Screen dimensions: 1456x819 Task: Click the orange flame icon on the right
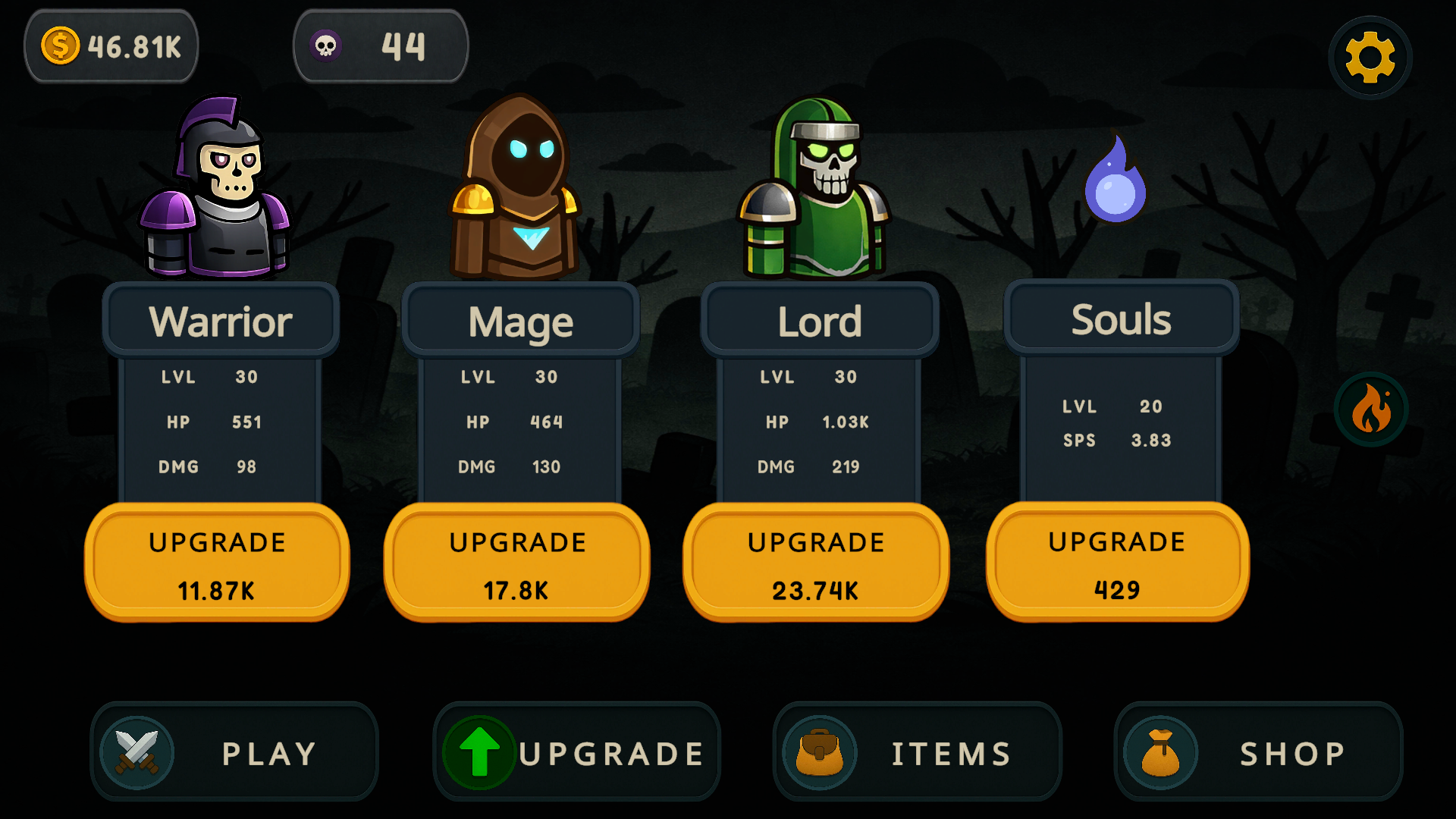1370,408
